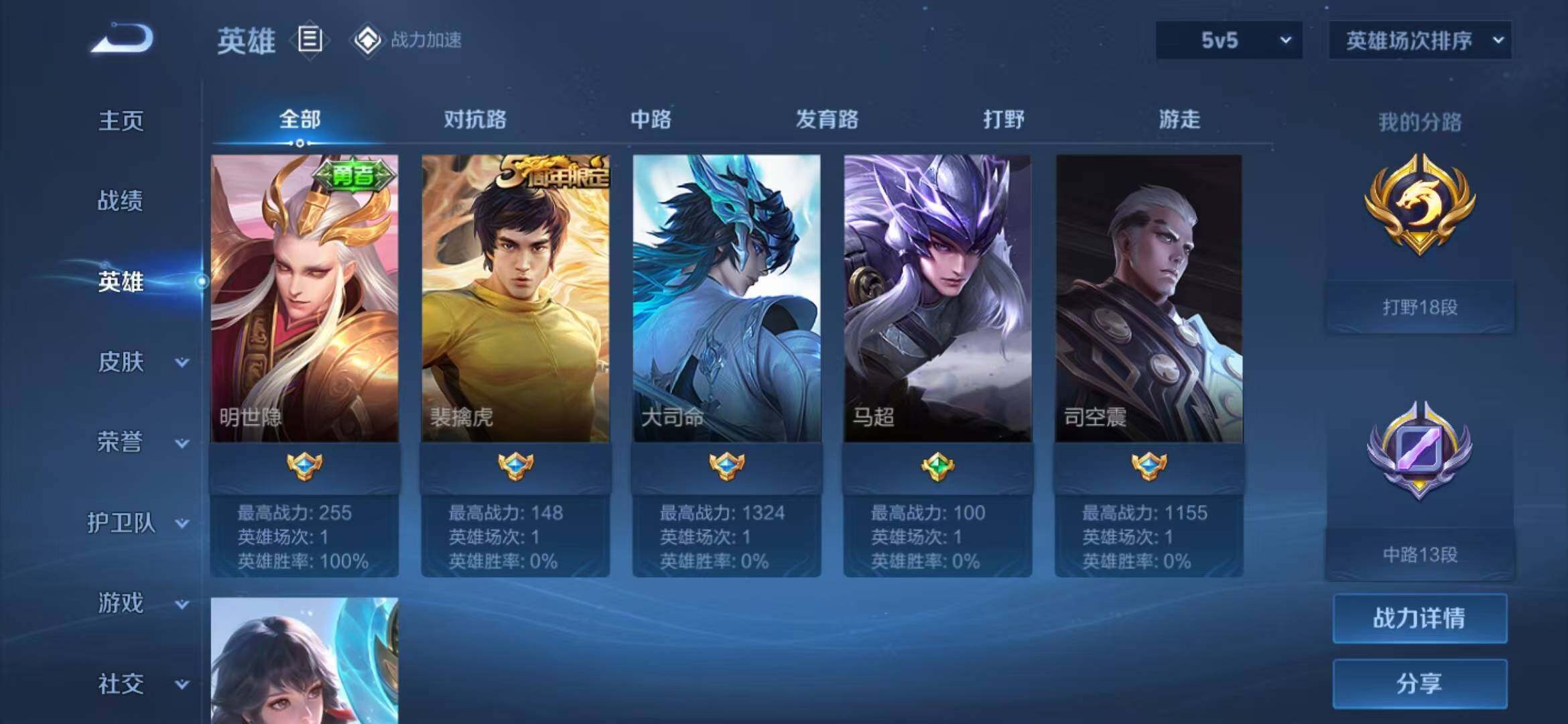Image resolution: width=1568 pixels, height=724 pixels.
Task: Open the 主页 sidebar page
Action: point(121,121)
